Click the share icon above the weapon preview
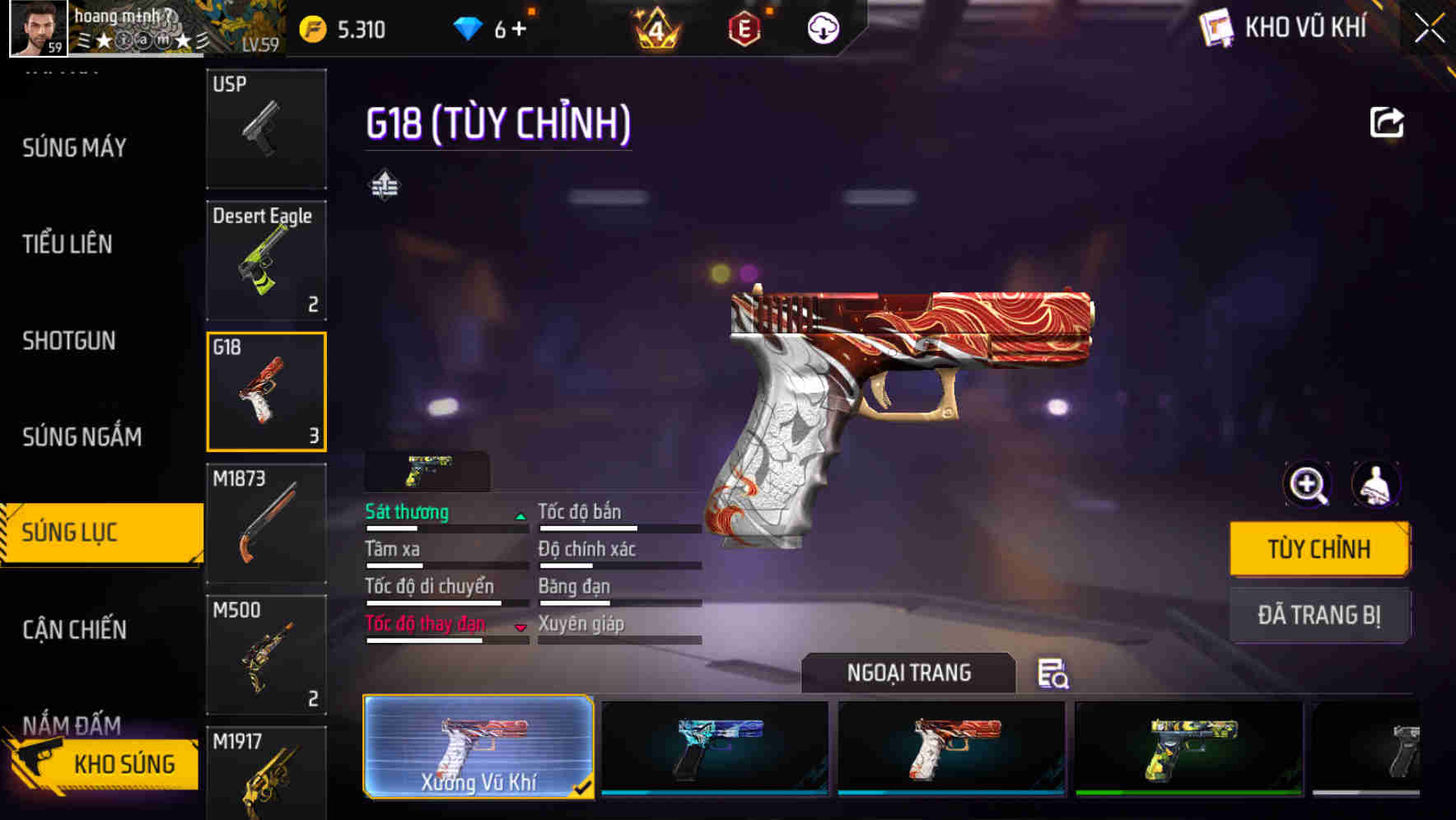 [1388, 122]
